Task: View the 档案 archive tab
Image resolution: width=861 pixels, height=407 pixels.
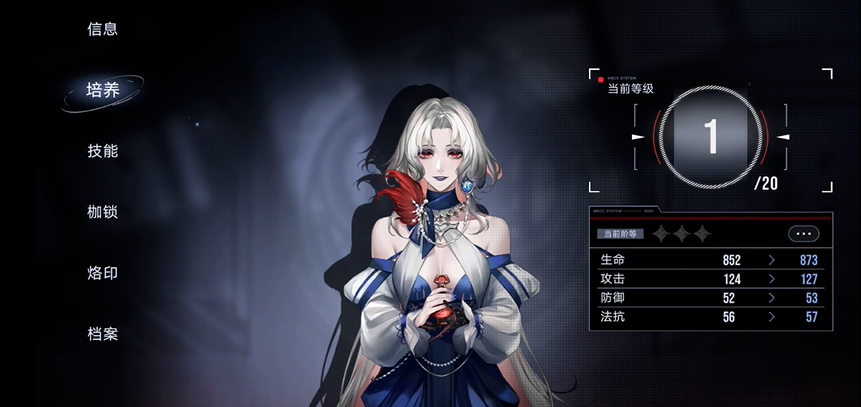Action: pyautogui.click(x=103, y=334)
